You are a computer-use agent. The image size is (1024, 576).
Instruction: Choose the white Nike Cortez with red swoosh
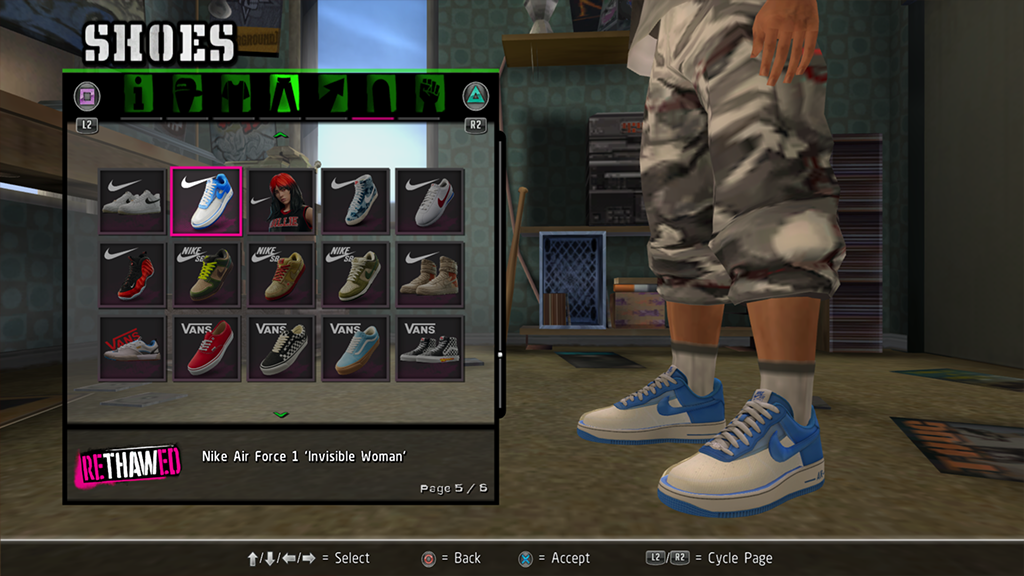pyautogui.click(x=430, y=201)
